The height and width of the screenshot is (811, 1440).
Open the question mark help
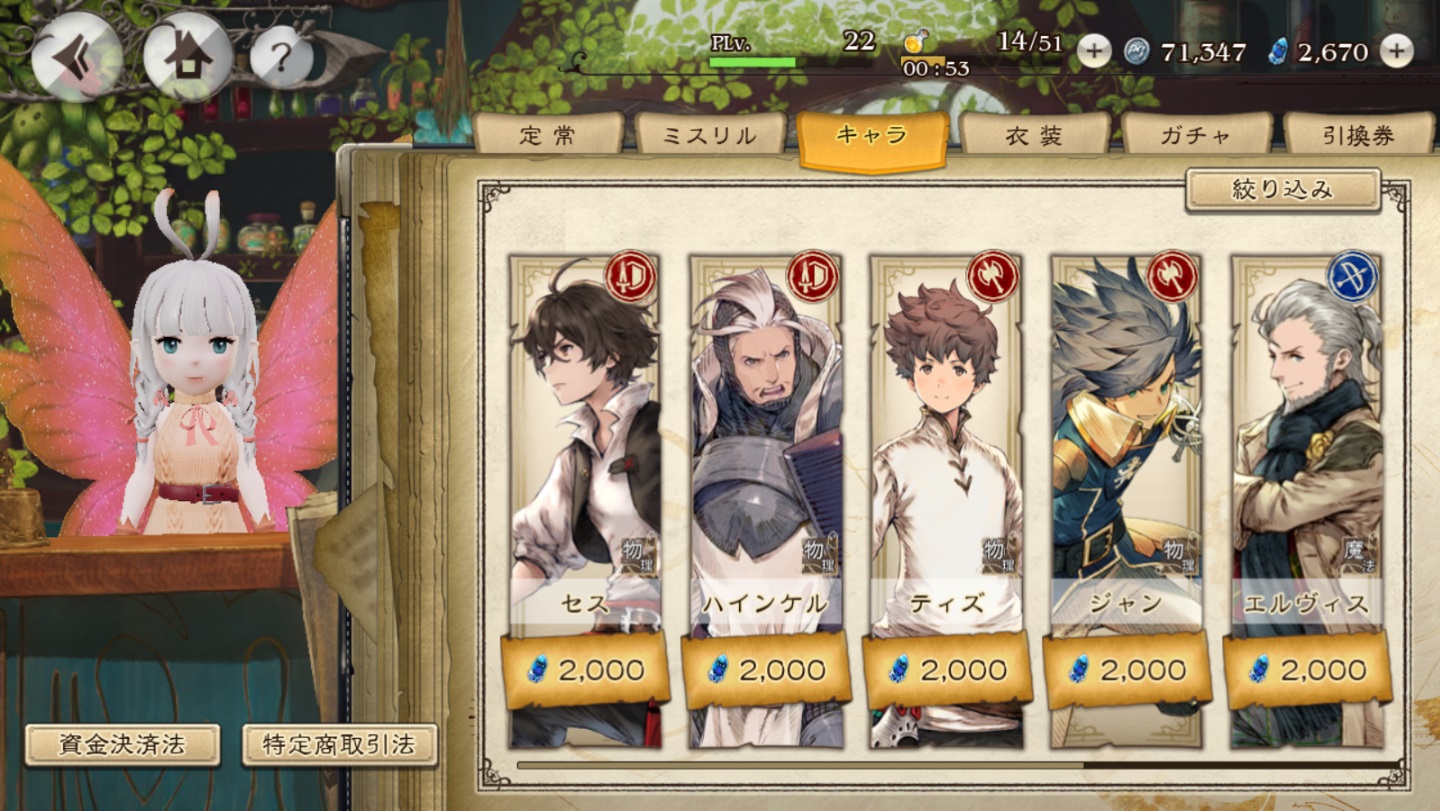[x=281, y=57]
